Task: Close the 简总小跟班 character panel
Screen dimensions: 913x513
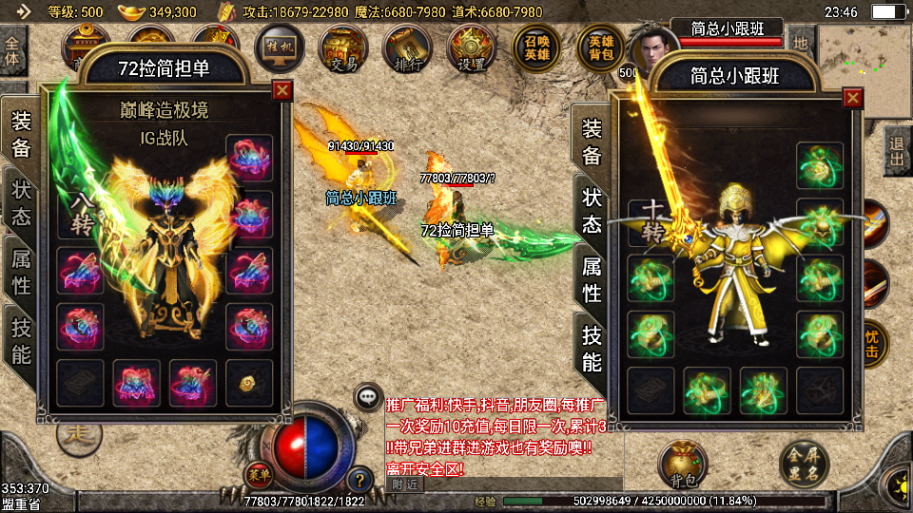Action: 852,98
